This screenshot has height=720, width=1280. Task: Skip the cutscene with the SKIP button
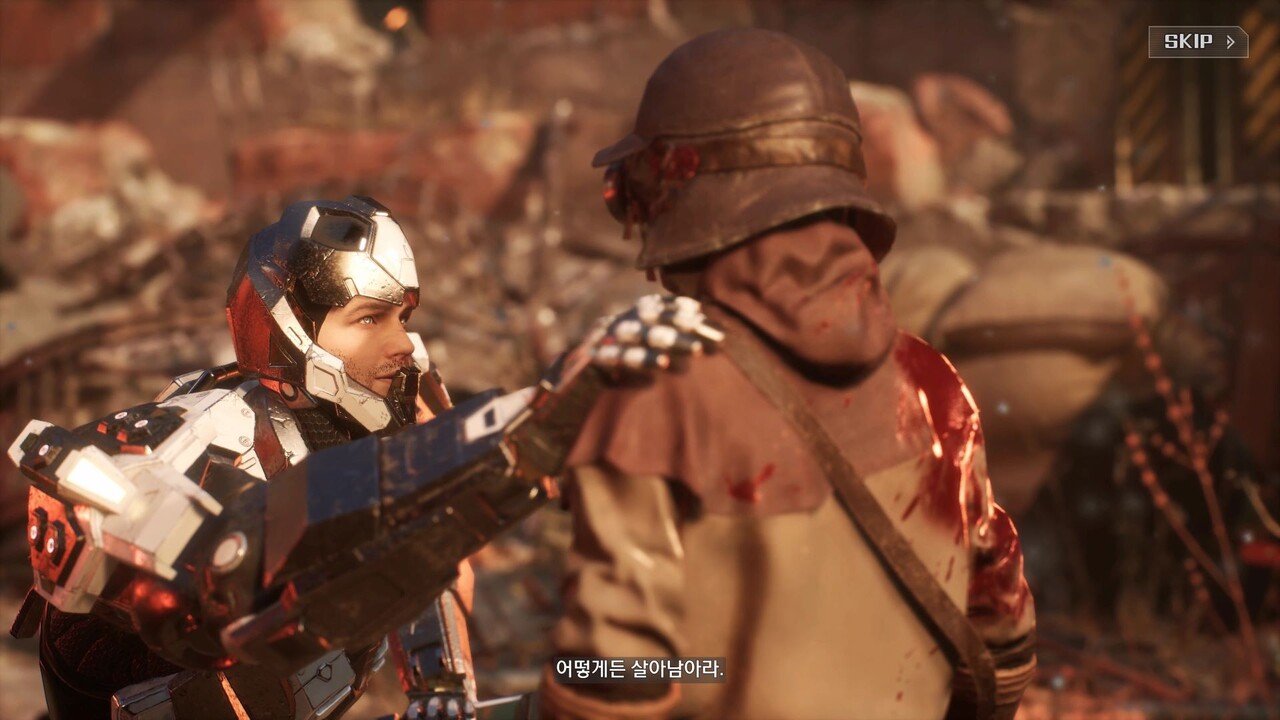point(1197,42)
